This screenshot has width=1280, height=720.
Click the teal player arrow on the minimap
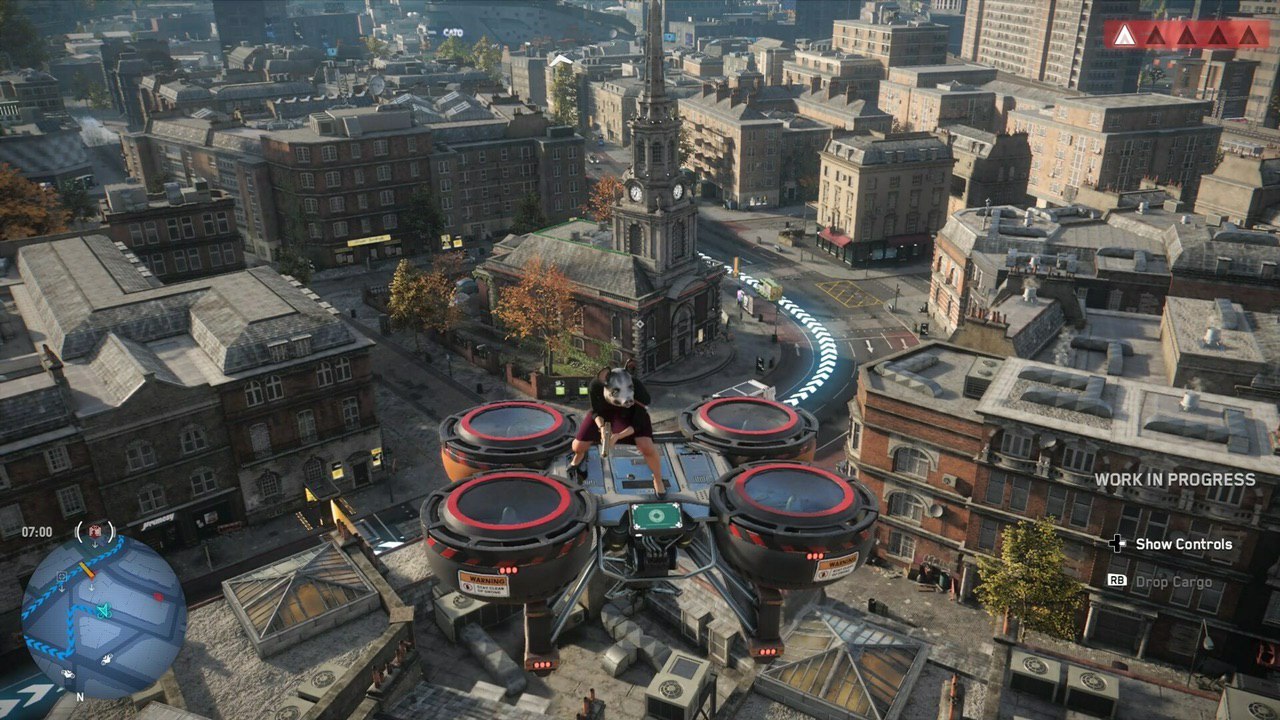103,610
